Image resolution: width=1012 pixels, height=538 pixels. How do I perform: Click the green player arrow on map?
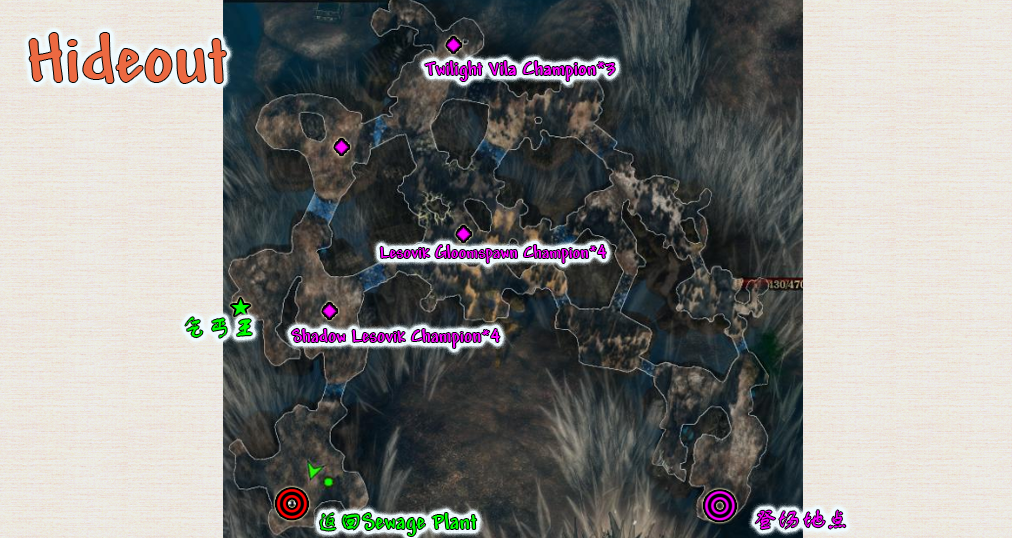click(x=314, y=470)
